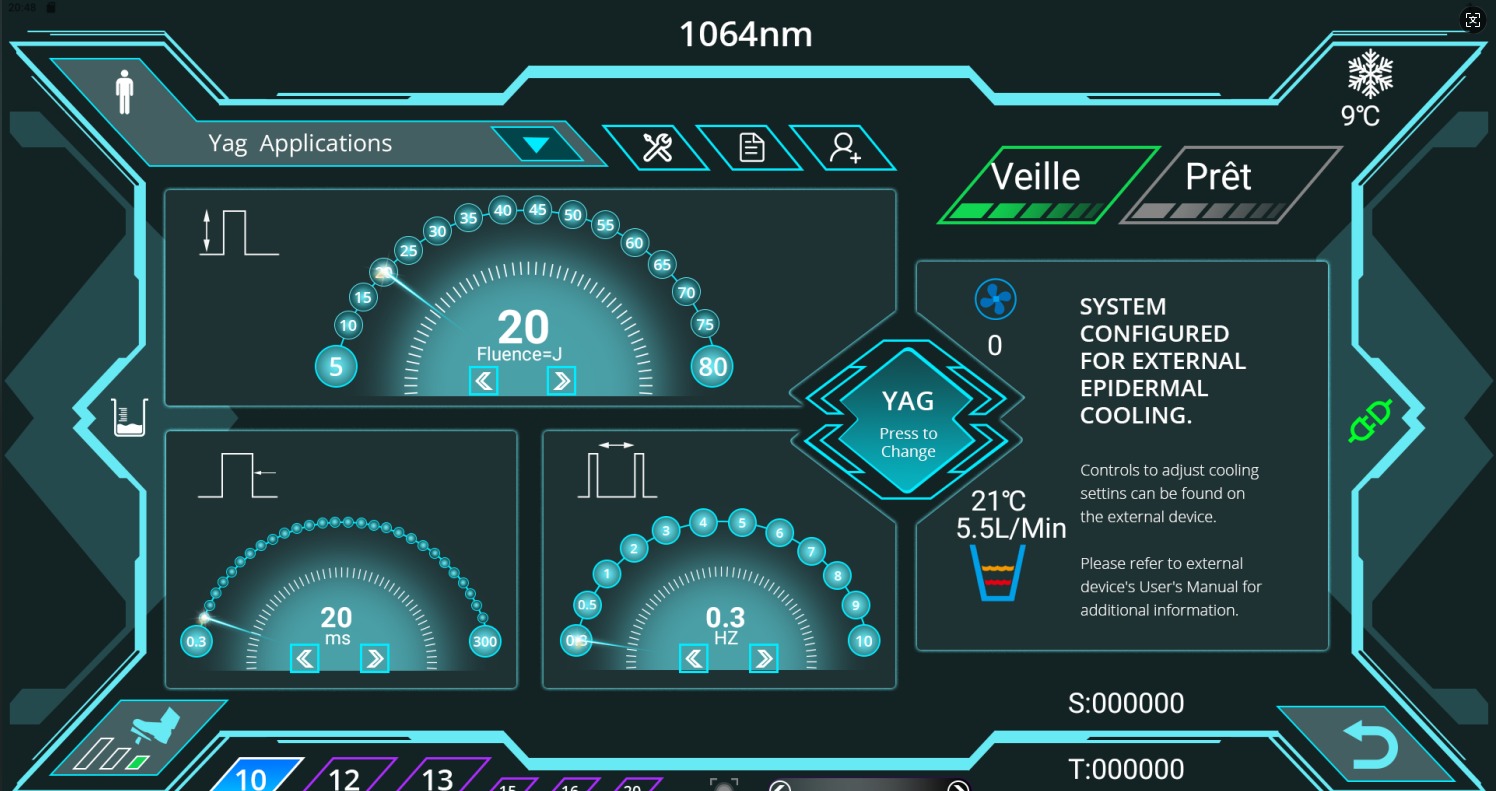
Task: Choose the 12 spot size tab
Action: pyautogui.click(x=344, y=777)
